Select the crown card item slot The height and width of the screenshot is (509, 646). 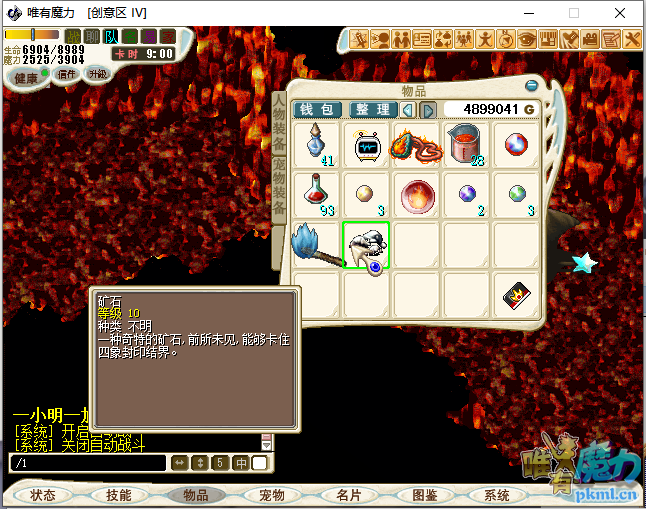(x=518, y=296)
